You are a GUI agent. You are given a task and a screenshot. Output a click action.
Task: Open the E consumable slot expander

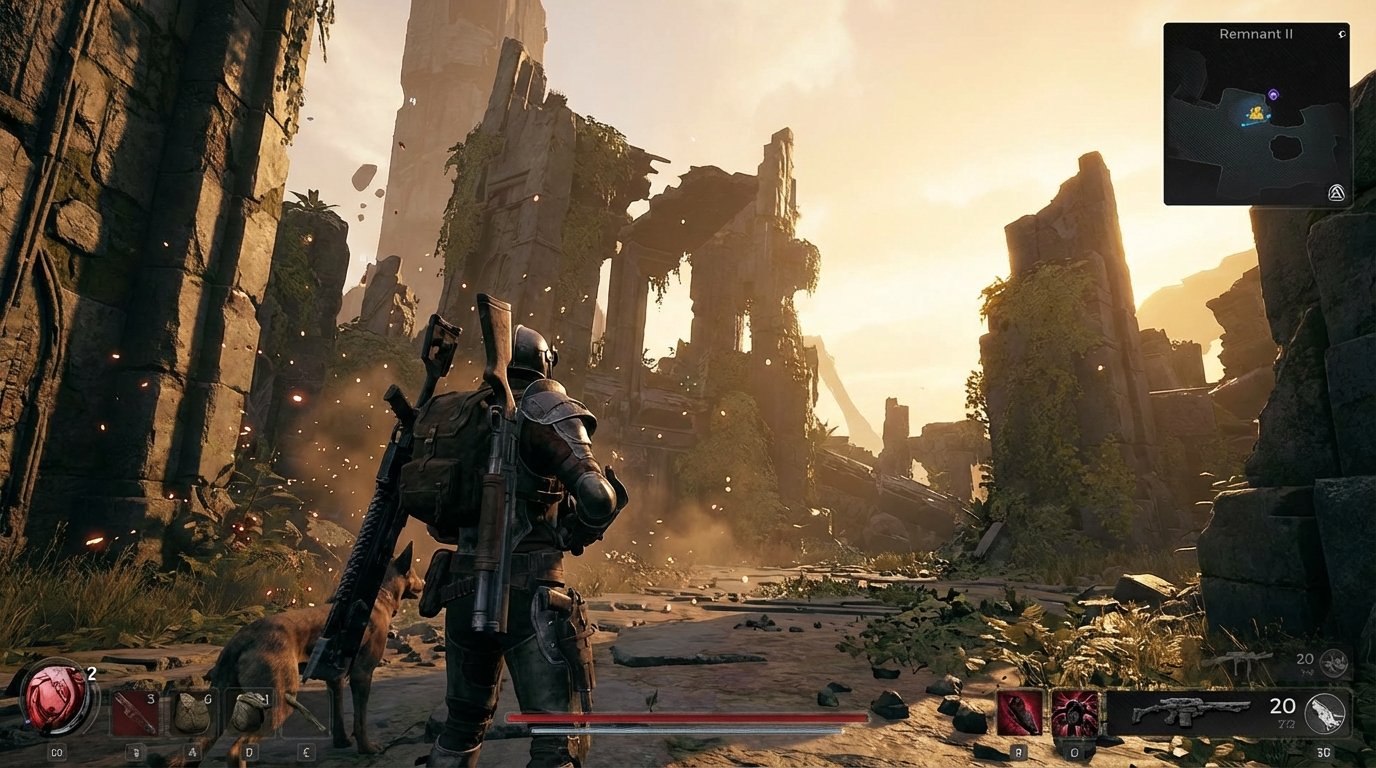point(307,752)
